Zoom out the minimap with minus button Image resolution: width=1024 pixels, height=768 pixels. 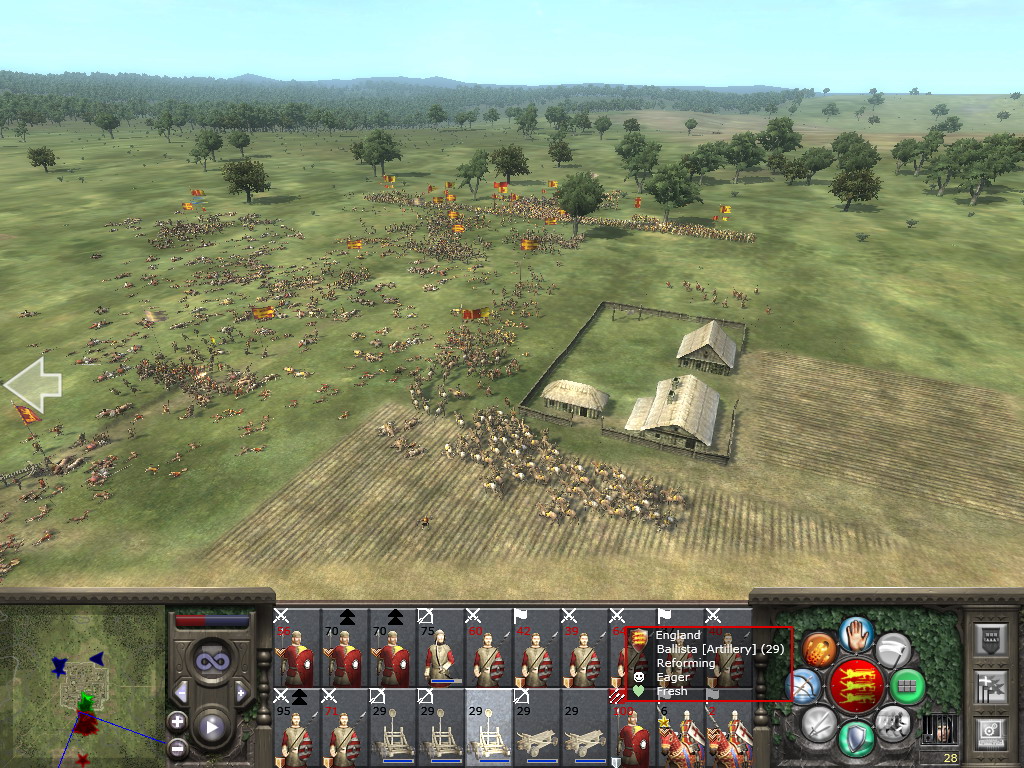(177, 746)
